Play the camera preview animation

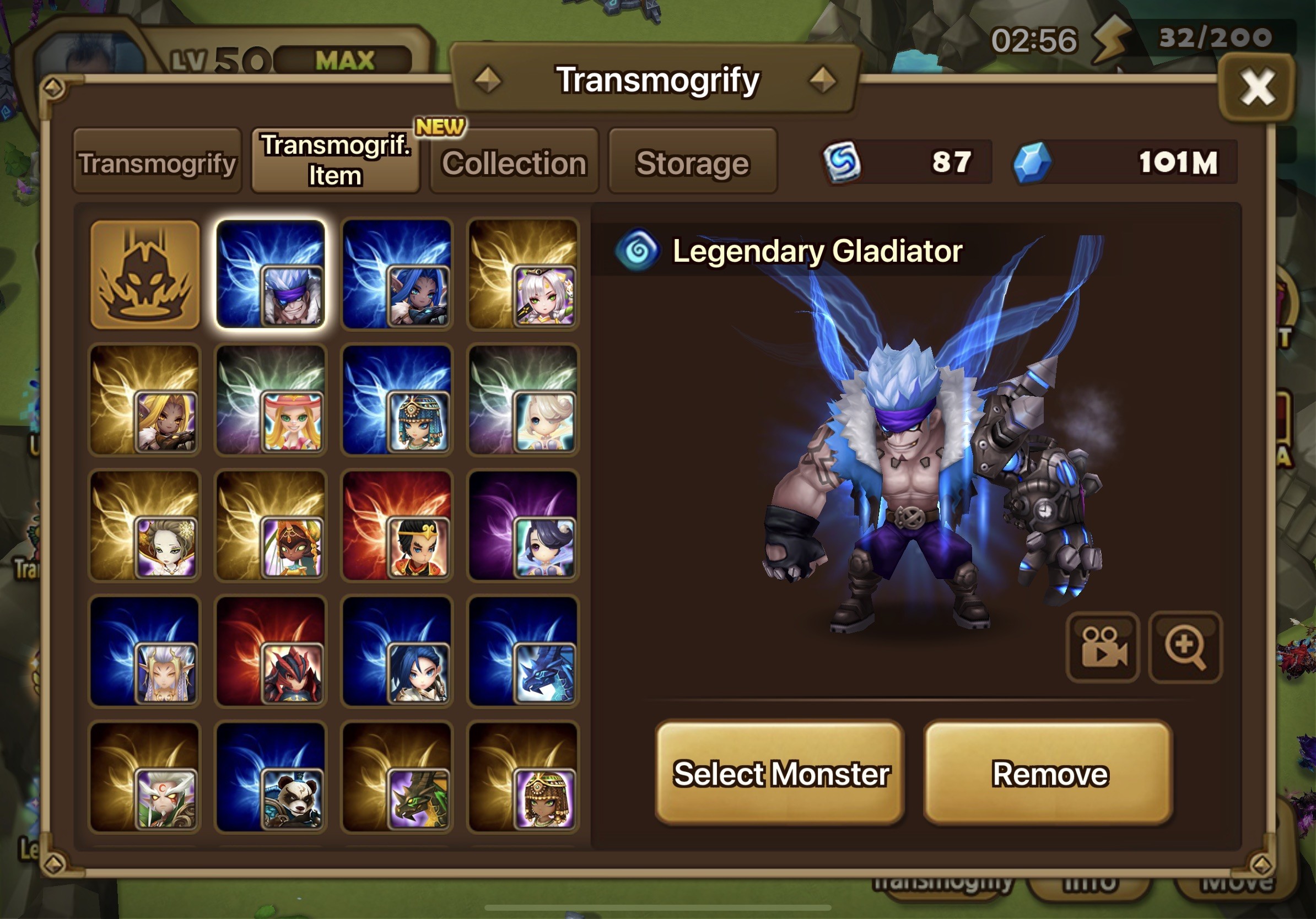1103,647
